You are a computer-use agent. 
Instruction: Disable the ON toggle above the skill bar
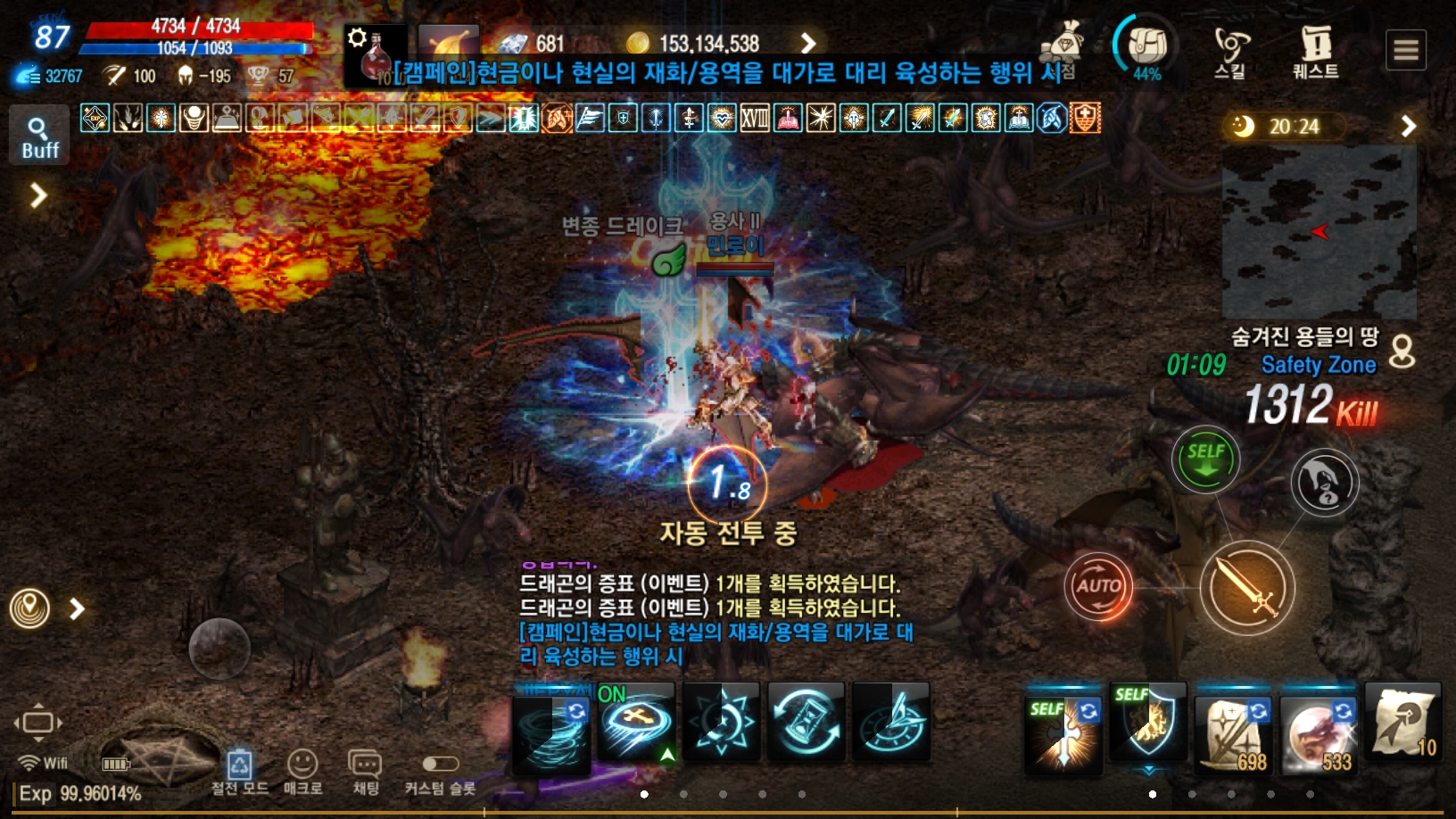(612, 692)
